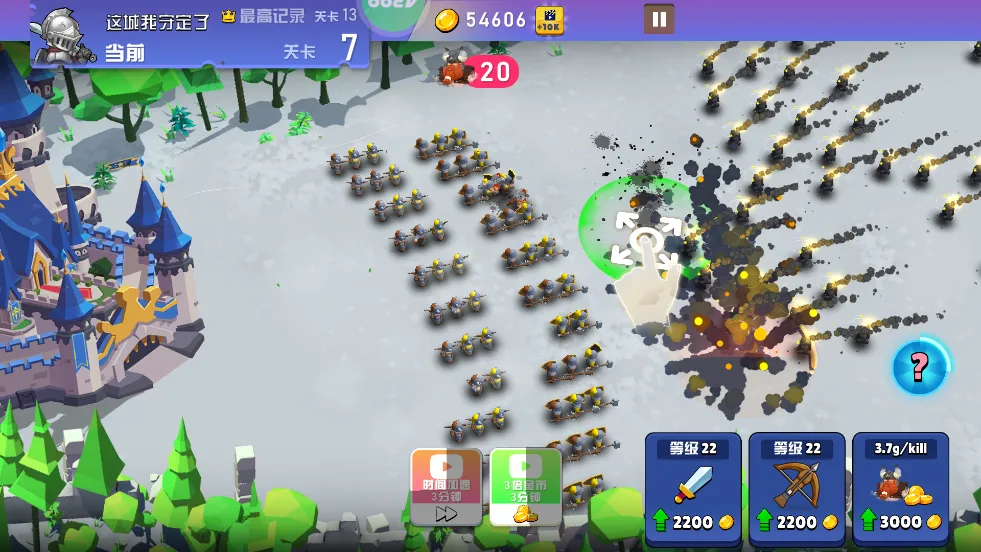Open the blue question mark help
The width and height of the screenshot is (981, 552).
pos(918,367)
